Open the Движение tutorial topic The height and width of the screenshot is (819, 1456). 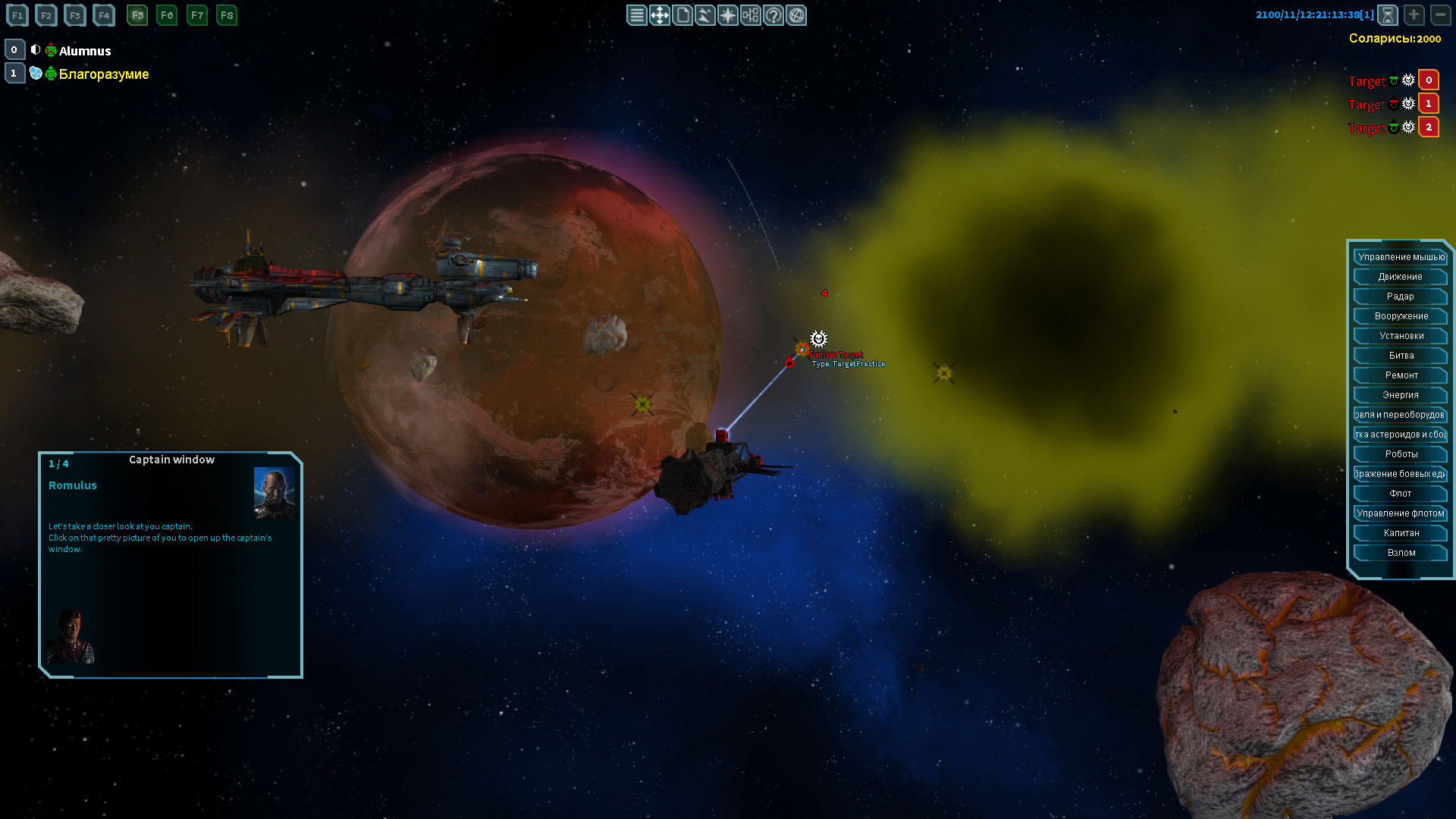coord(1400,277)
